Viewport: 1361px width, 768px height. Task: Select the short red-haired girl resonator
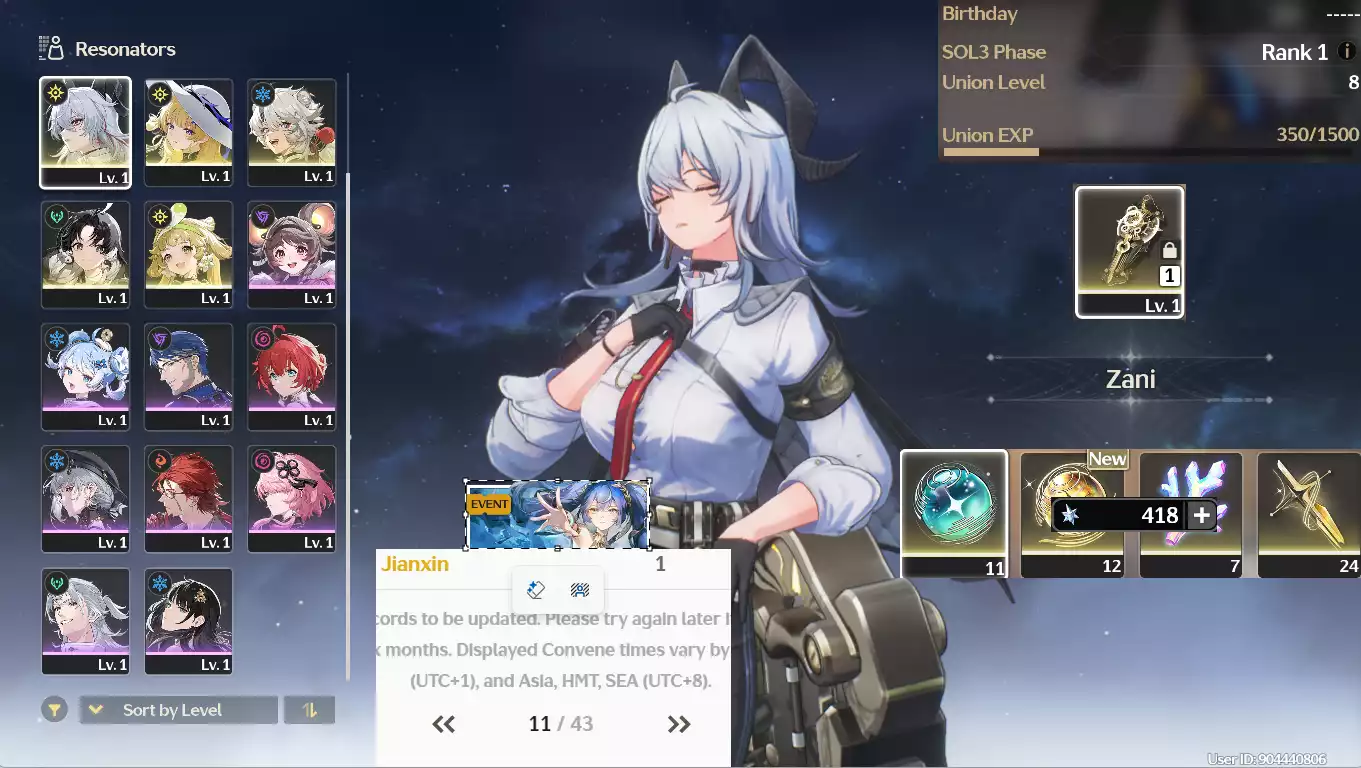[291, 376]
